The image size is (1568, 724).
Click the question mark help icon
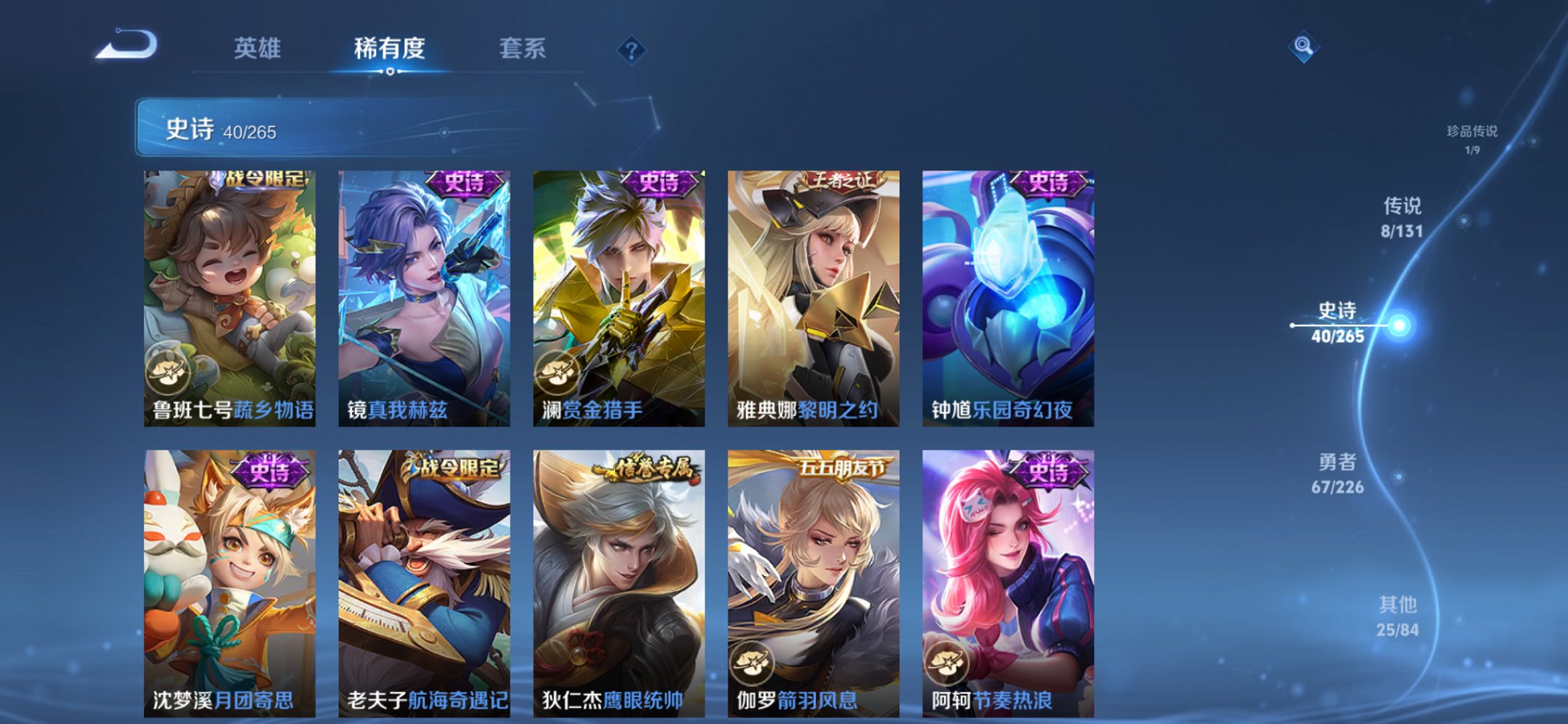click(633, 50)
